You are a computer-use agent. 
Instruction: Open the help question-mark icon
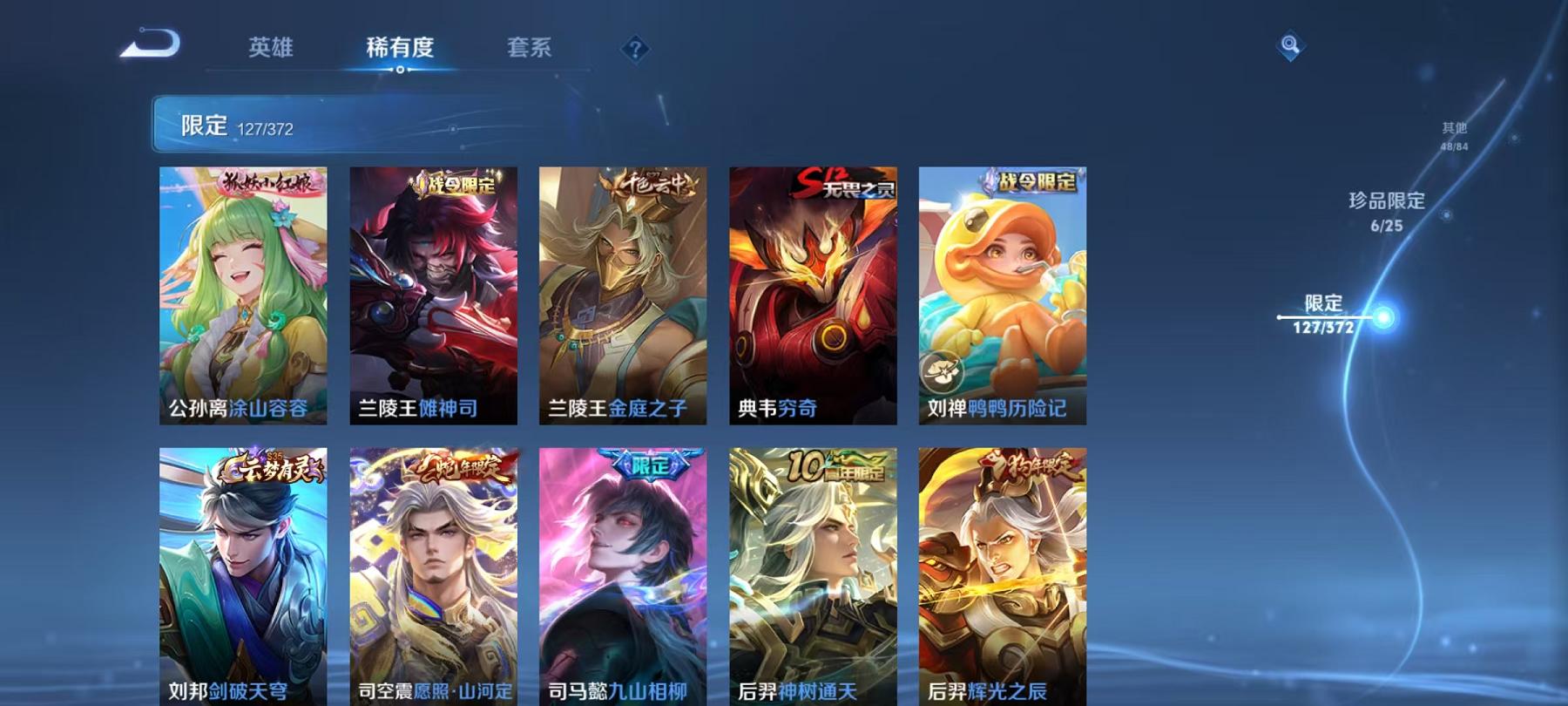637,48
